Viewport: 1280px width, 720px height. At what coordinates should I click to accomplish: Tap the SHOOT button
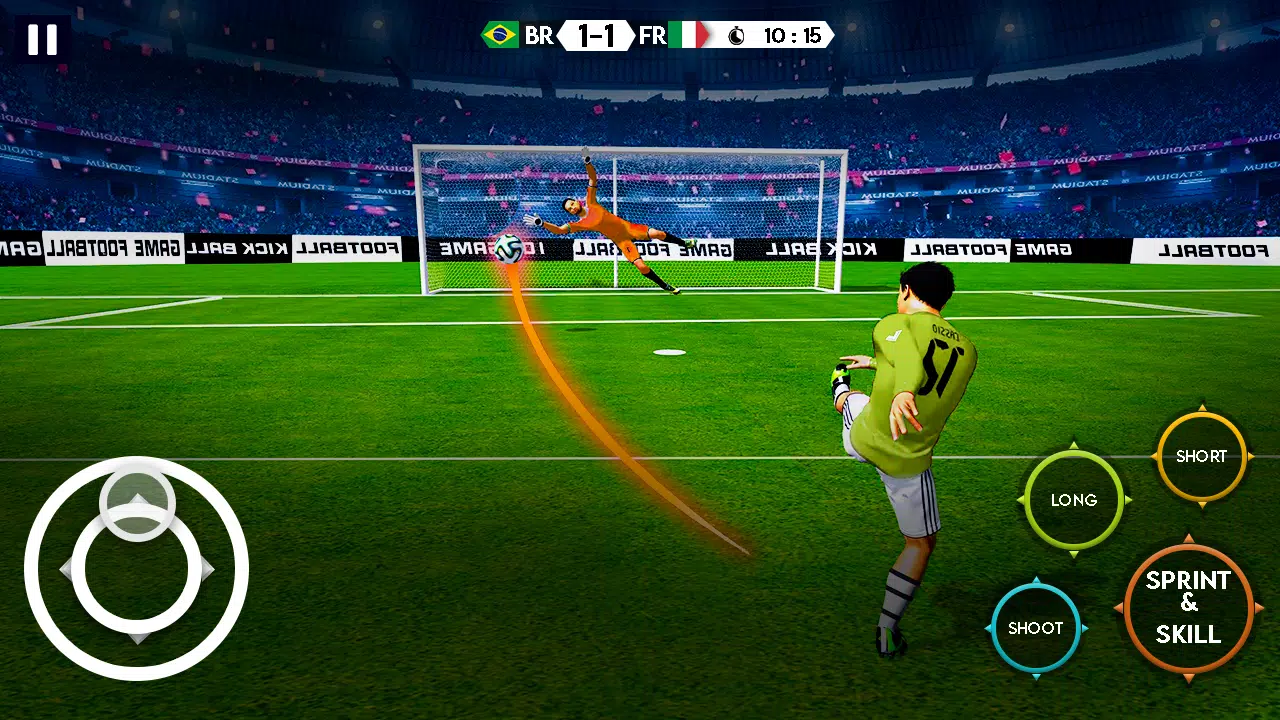click(x=1035, y=628)
